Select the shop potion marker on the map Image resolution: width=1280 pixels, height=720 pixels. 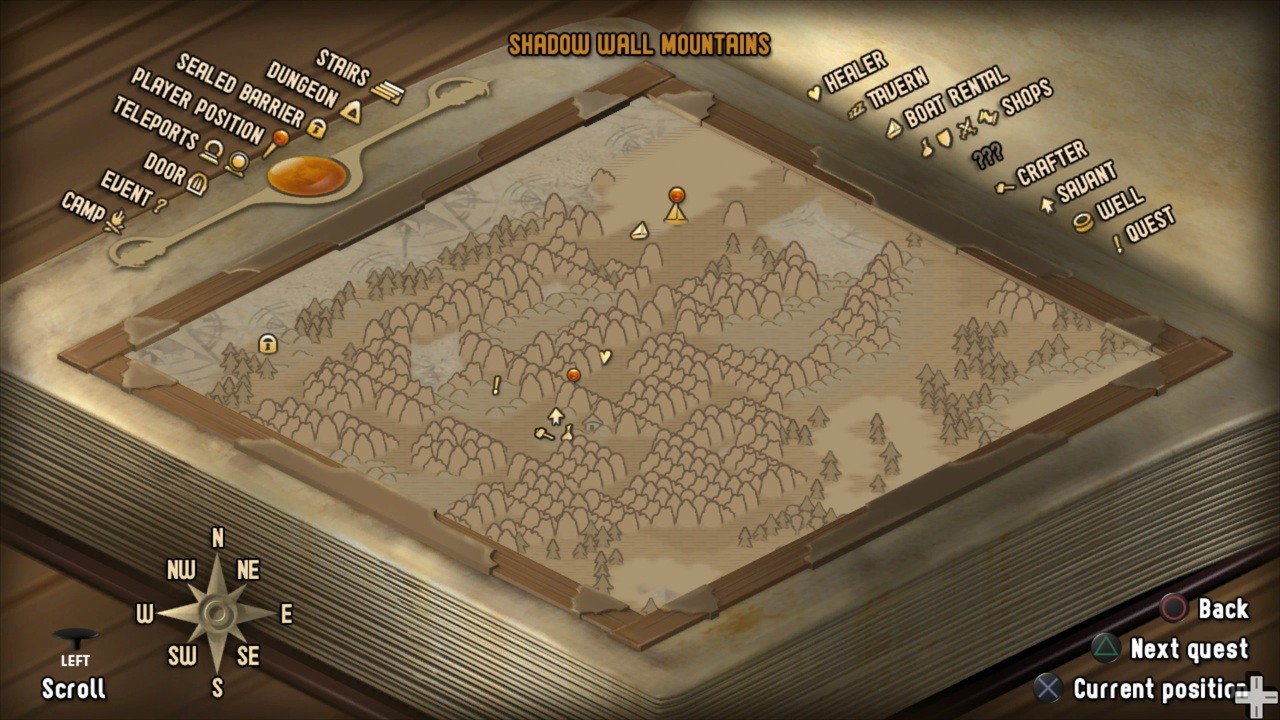tap(568, 433)
